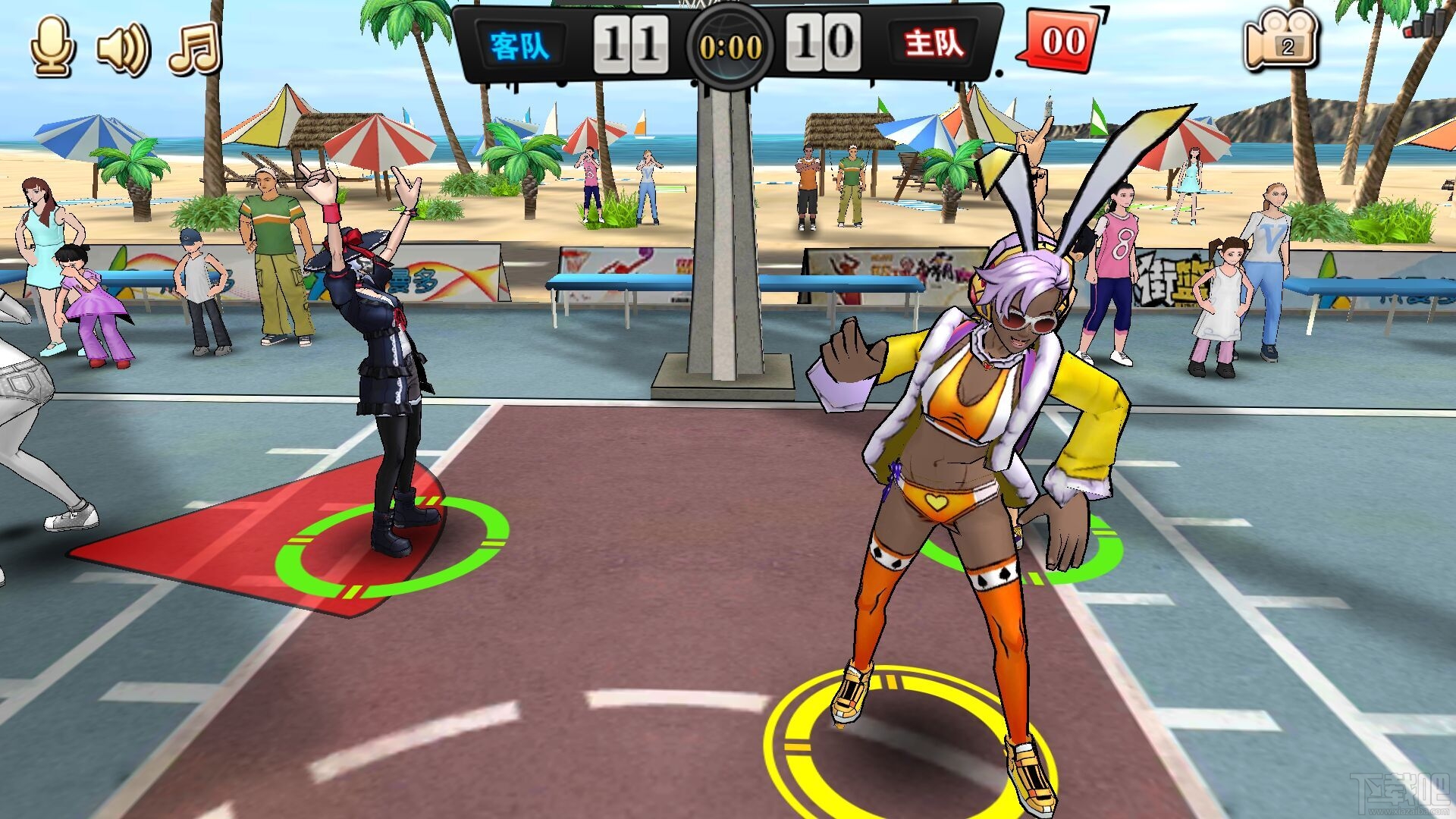Image resolution: width=1456 pixels, height=819 pixels.
Task: Toggle the background music note icon
Action: (195, 49)
